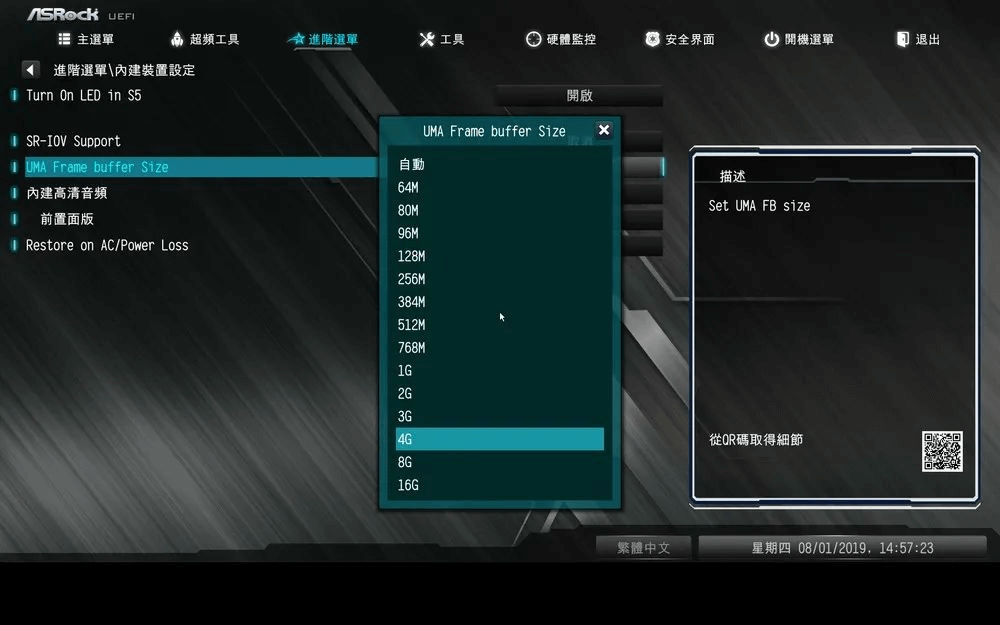Switch to the 安全界面 security tab
The image size is (1000, 625).
click(x=679, y=40)
